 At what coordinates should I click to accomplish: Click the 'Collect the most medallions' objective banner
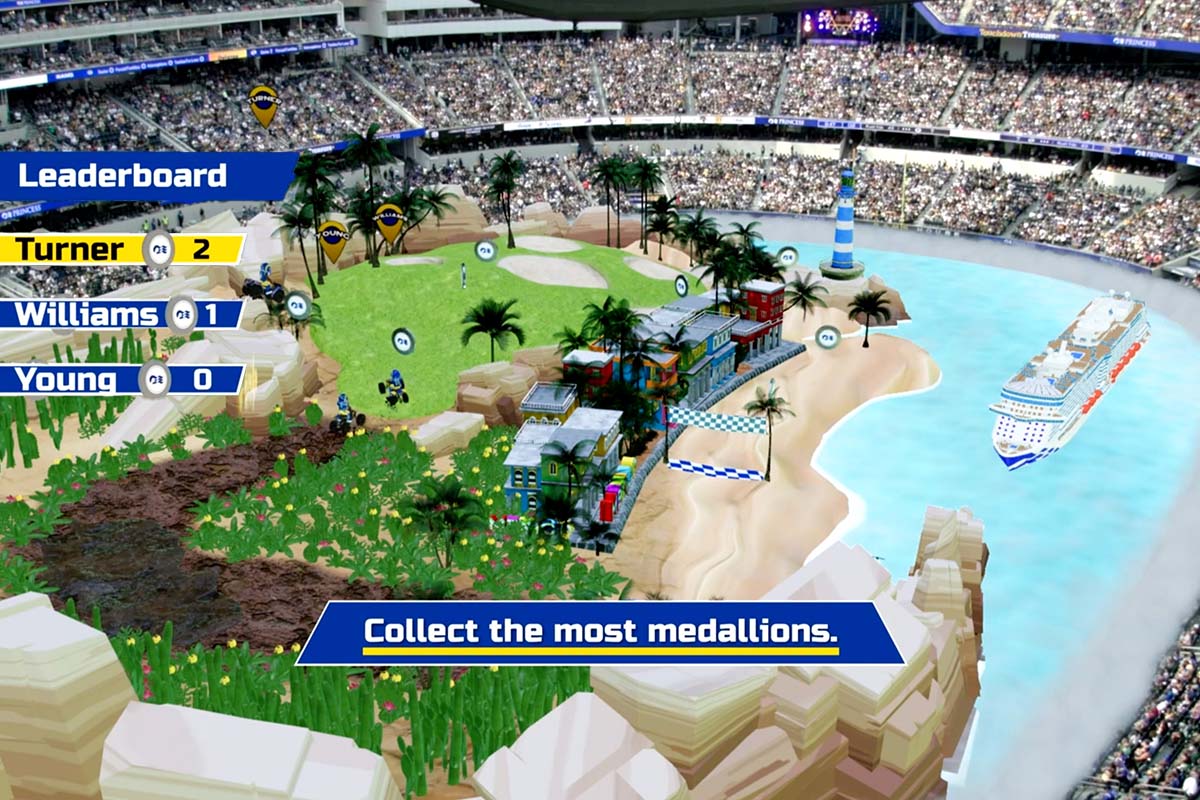[x=600, y=633]
